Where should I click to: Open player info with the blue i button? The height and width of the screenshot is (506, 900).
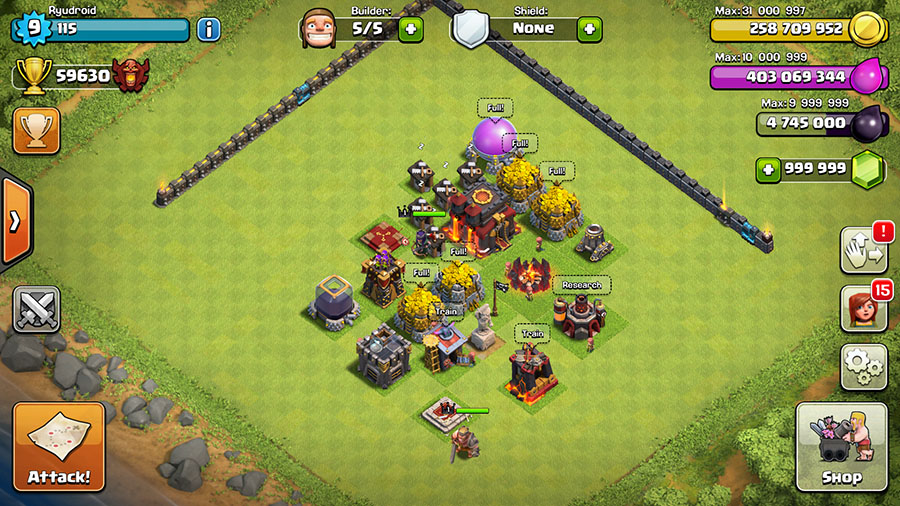pos(208,29)
